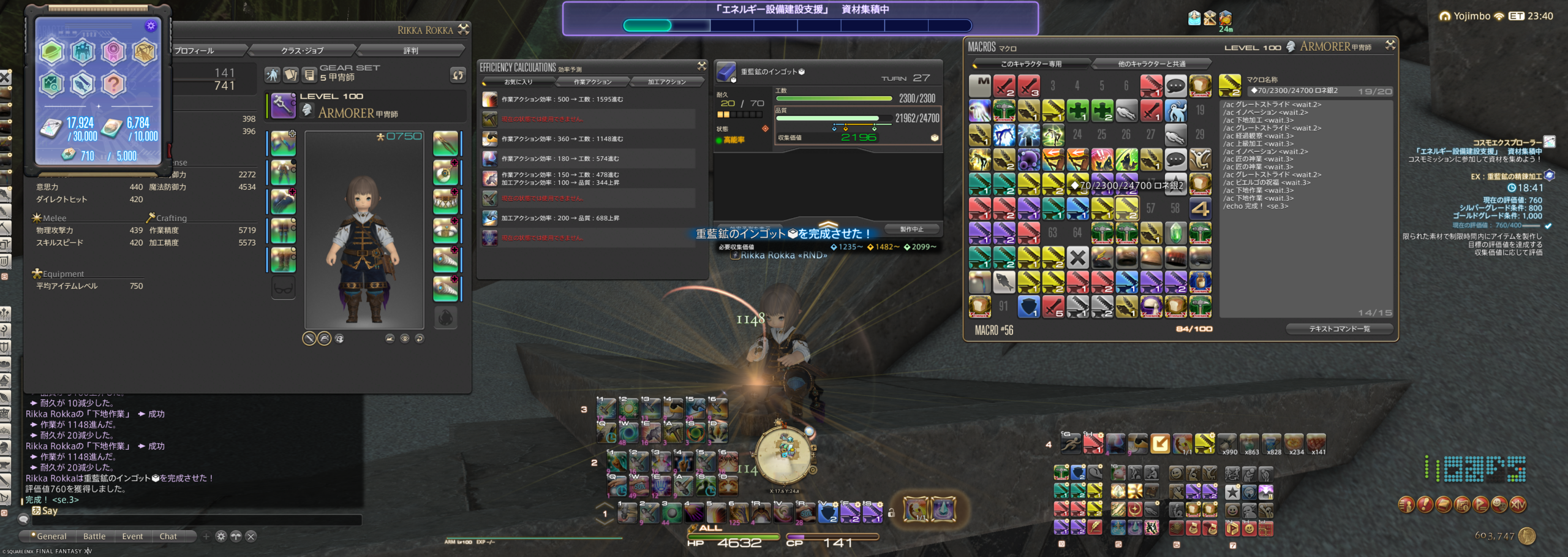Open the テキストコマンド一覧 list

[x=1340, y=329]
